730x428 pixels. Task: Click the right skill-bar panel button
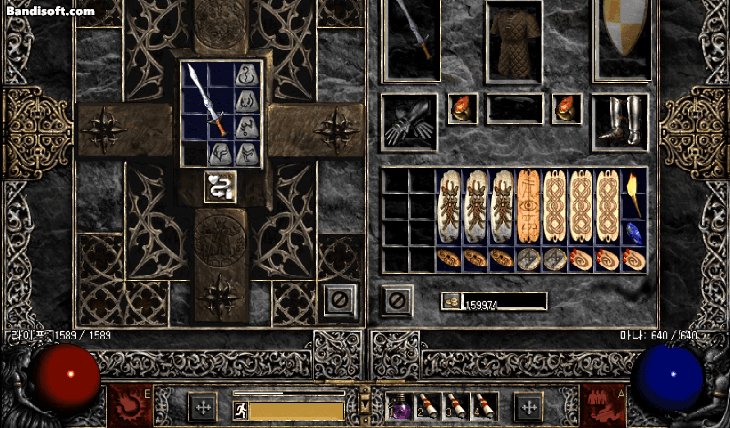528,406
